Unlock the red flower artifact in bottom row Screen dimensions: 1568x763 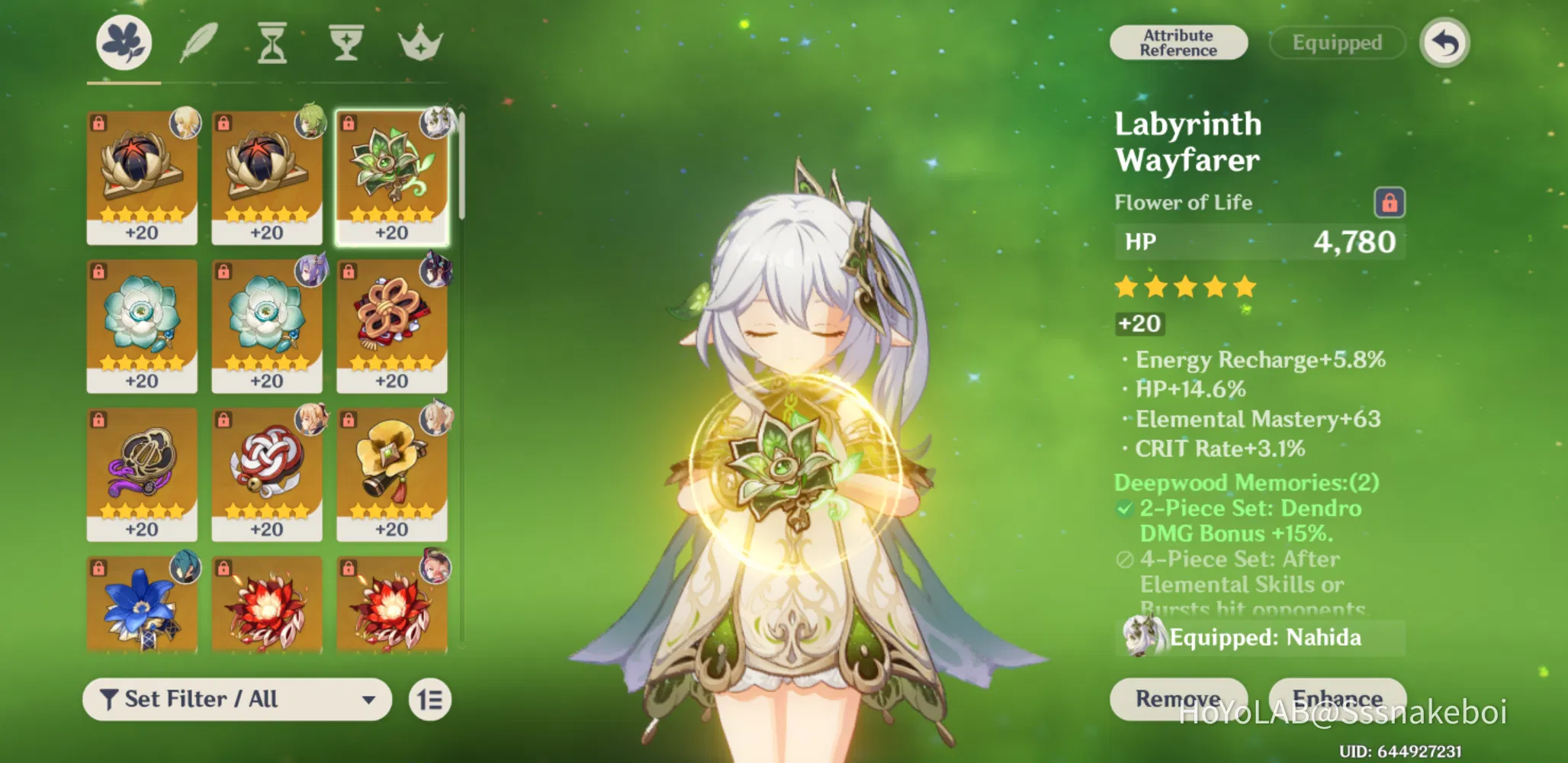click(225, 568)
